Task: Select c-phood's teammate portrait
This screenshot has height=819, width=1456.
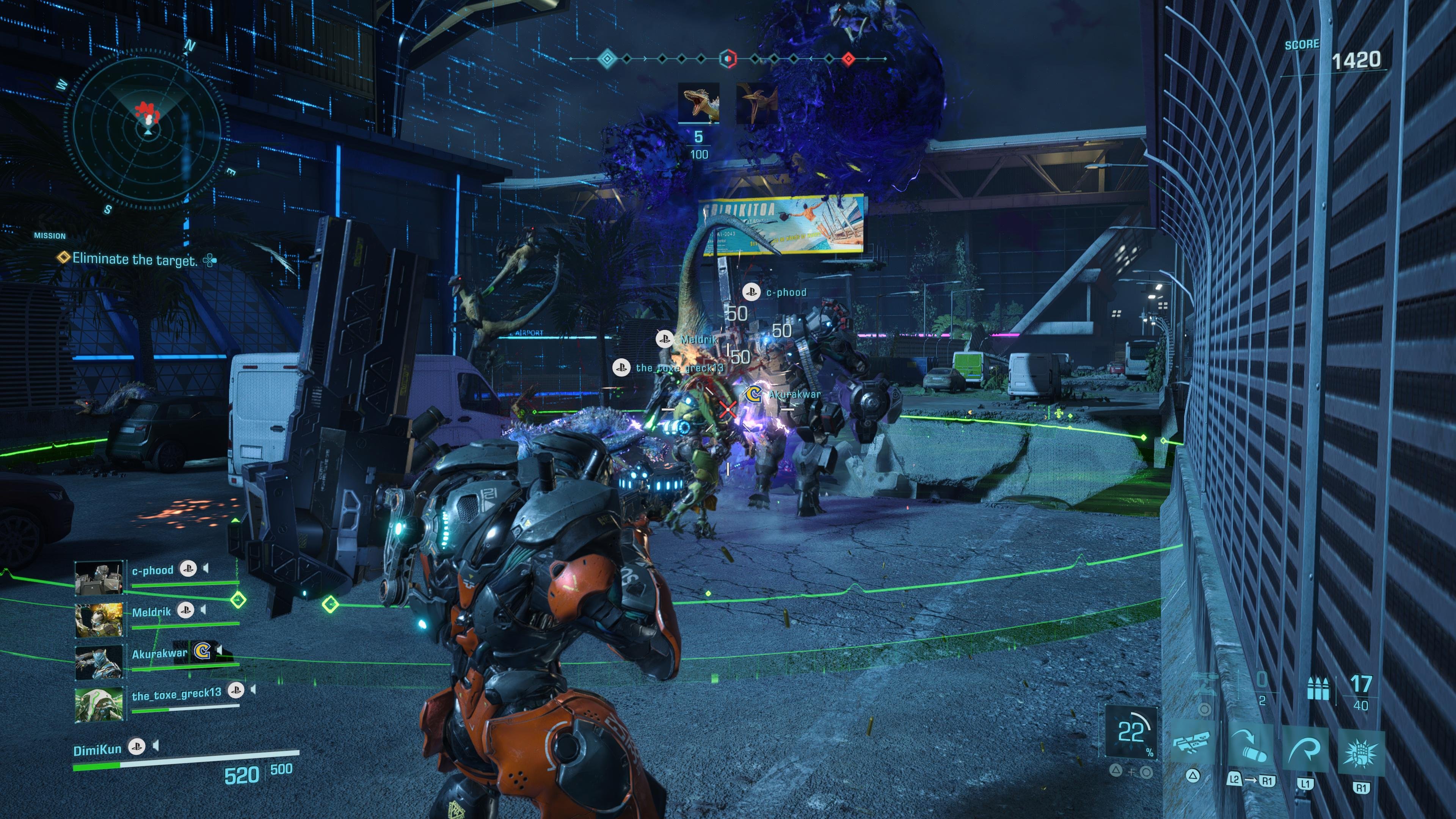Action: click(x=99, y=577)
